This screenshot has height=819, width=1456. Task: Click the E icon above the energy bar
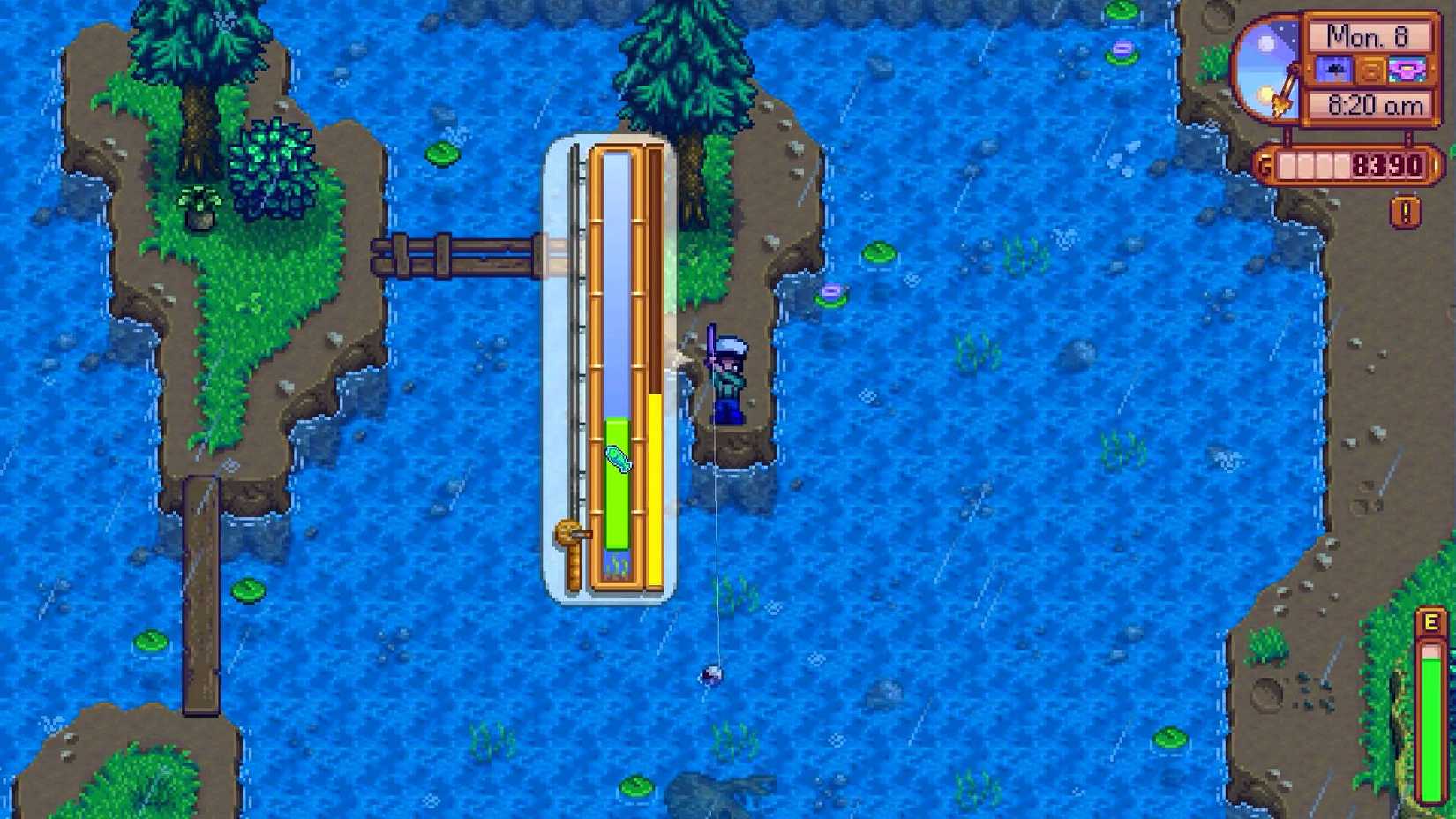[1430, 623]
